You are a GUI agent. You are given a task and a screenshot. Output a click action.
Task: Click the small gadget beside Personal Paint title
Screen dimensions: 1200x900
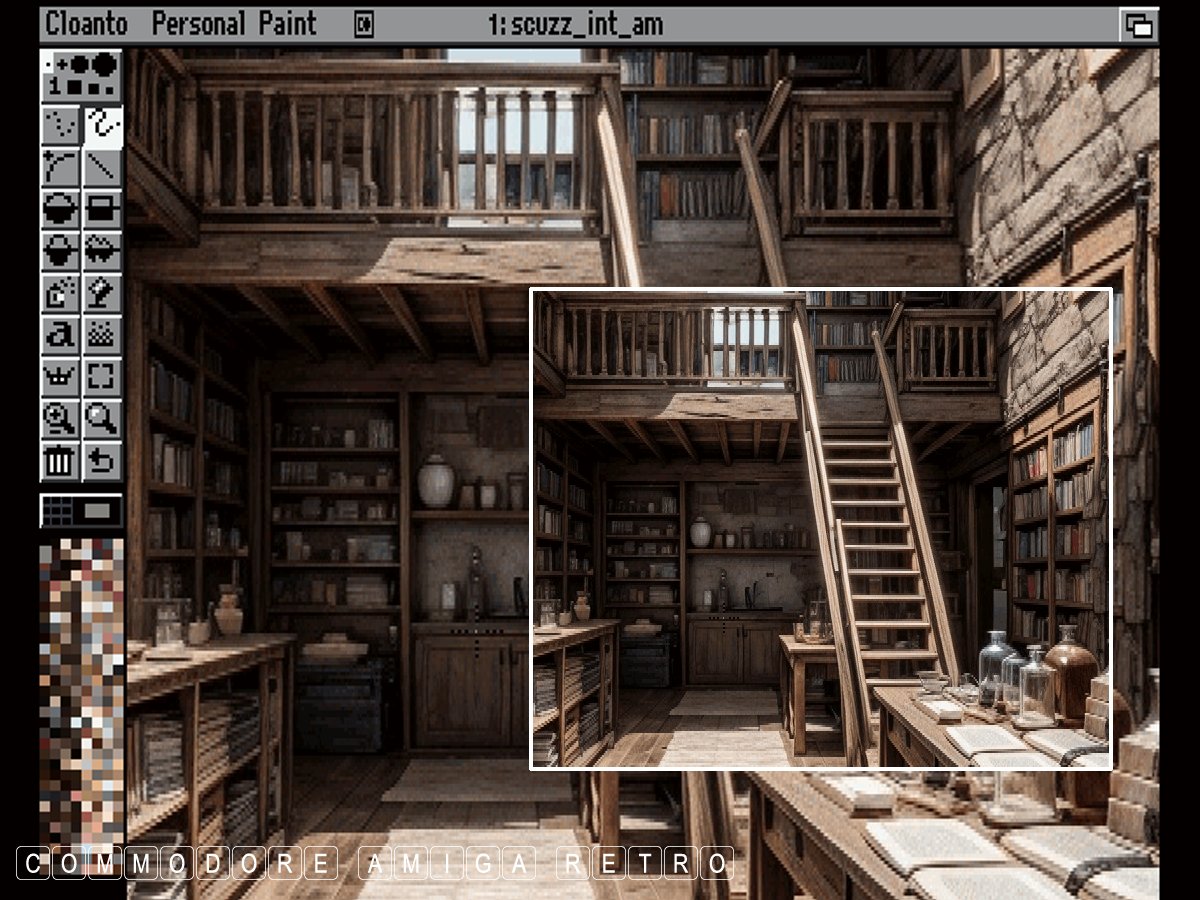coord(364,25)
